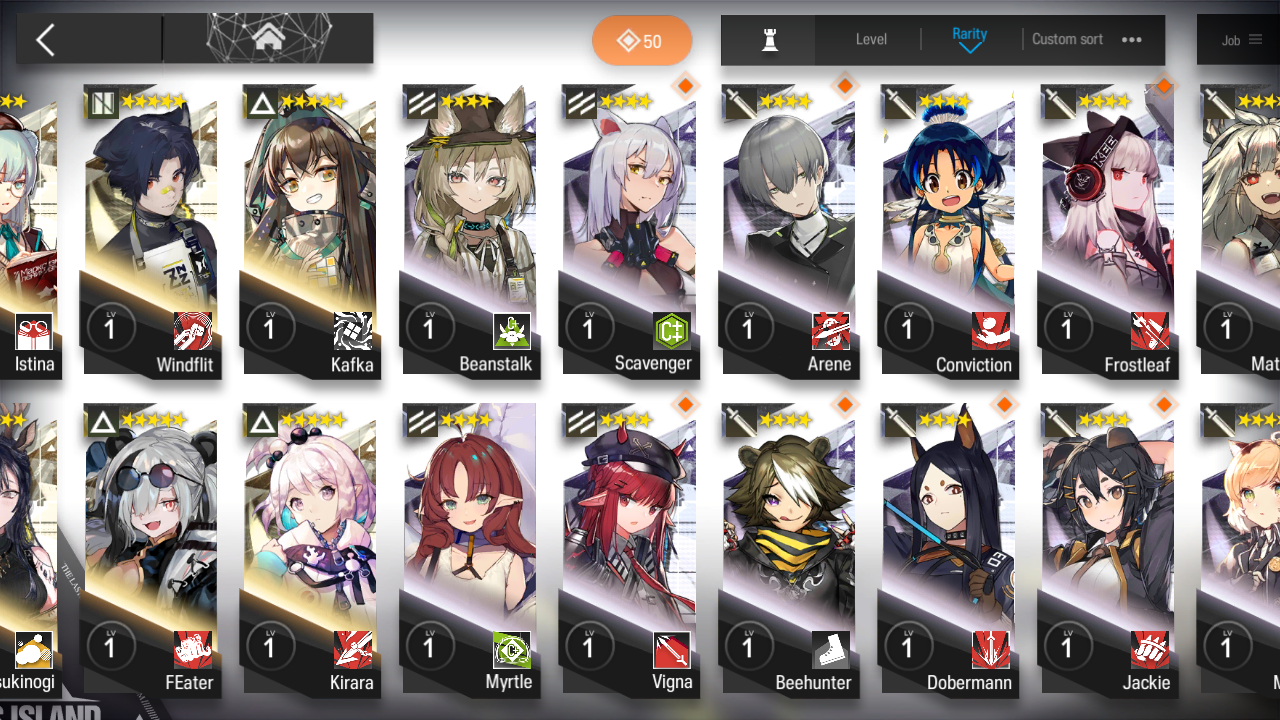Return to the home screen
The image size is (1280, 720).
pyautogui.click(x=268, y=39)
